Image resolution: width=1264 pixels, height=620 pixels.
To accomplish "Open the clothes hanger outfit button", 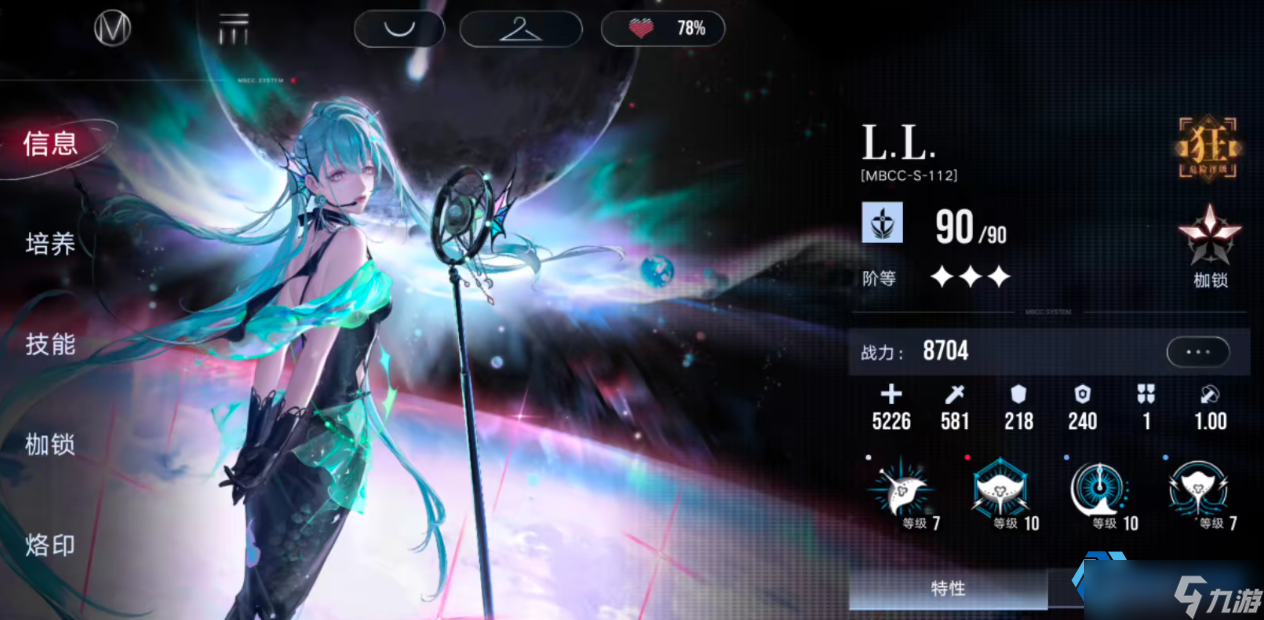I will click(519, 28).
